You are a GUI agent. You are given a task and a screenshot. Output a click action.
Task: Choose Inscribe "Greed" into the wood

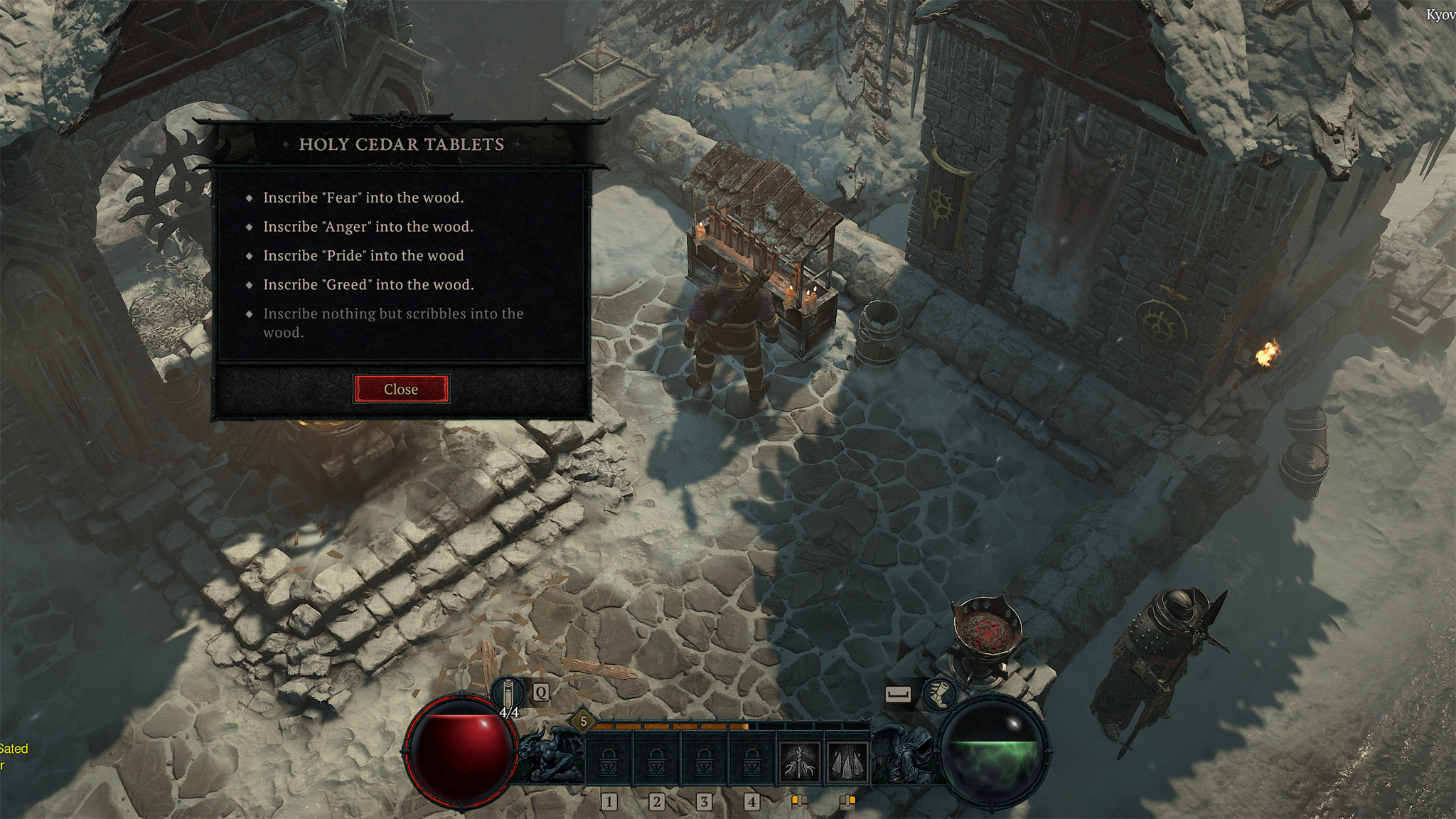[x=368, y=284]
